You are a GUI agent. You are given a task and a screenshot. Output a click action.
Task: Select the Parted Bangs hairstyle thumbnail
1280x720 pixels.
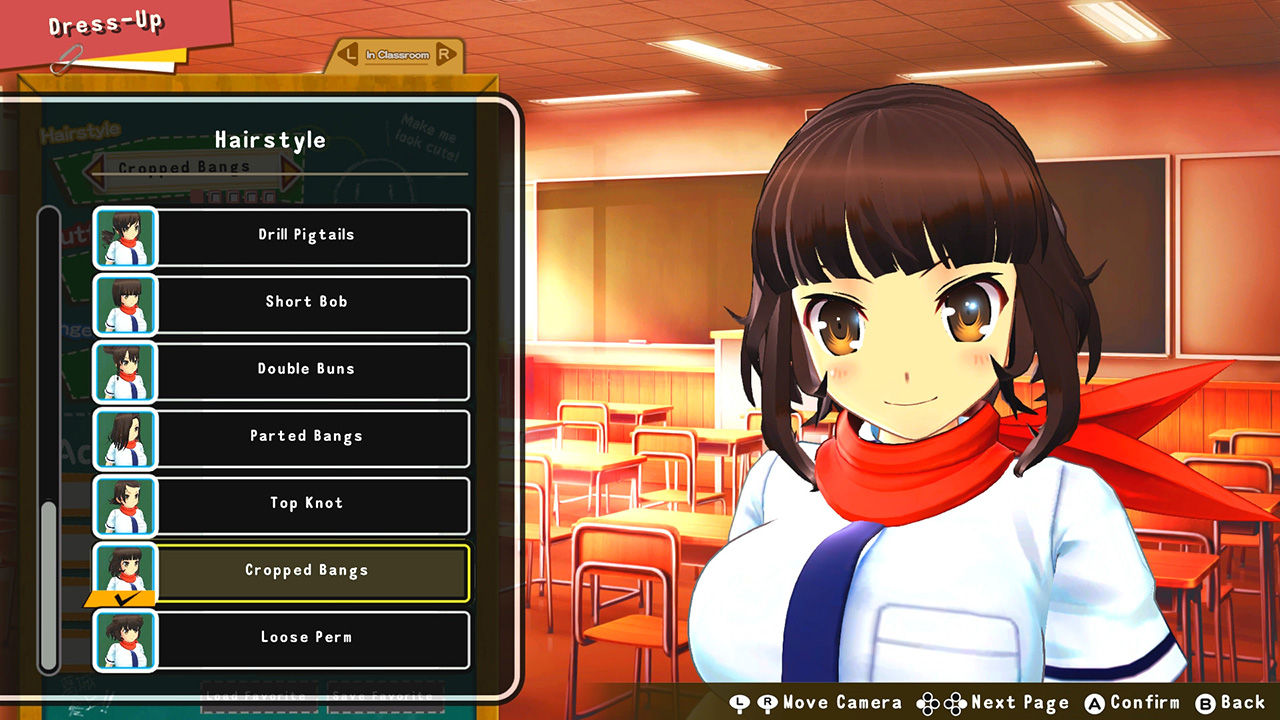tap(124, 439)
